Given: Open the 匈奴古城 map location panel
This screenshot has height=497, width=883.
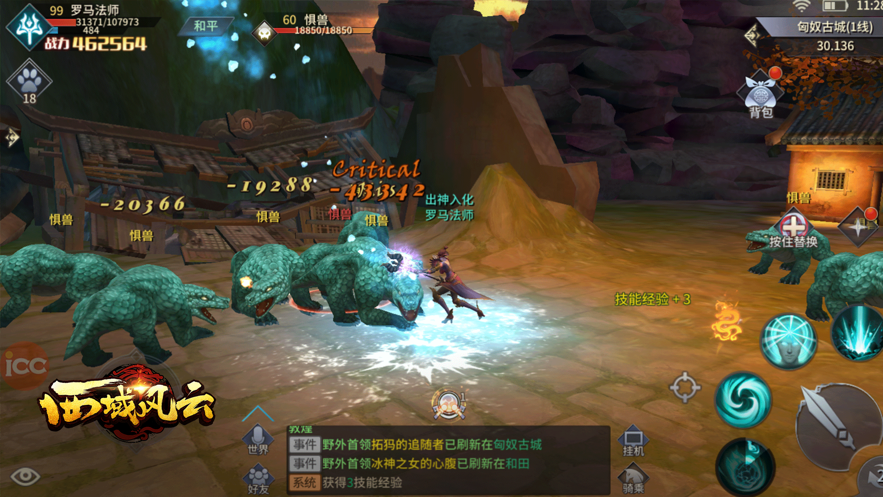Looking at the screenshot, I should click(x=820, y=35).
